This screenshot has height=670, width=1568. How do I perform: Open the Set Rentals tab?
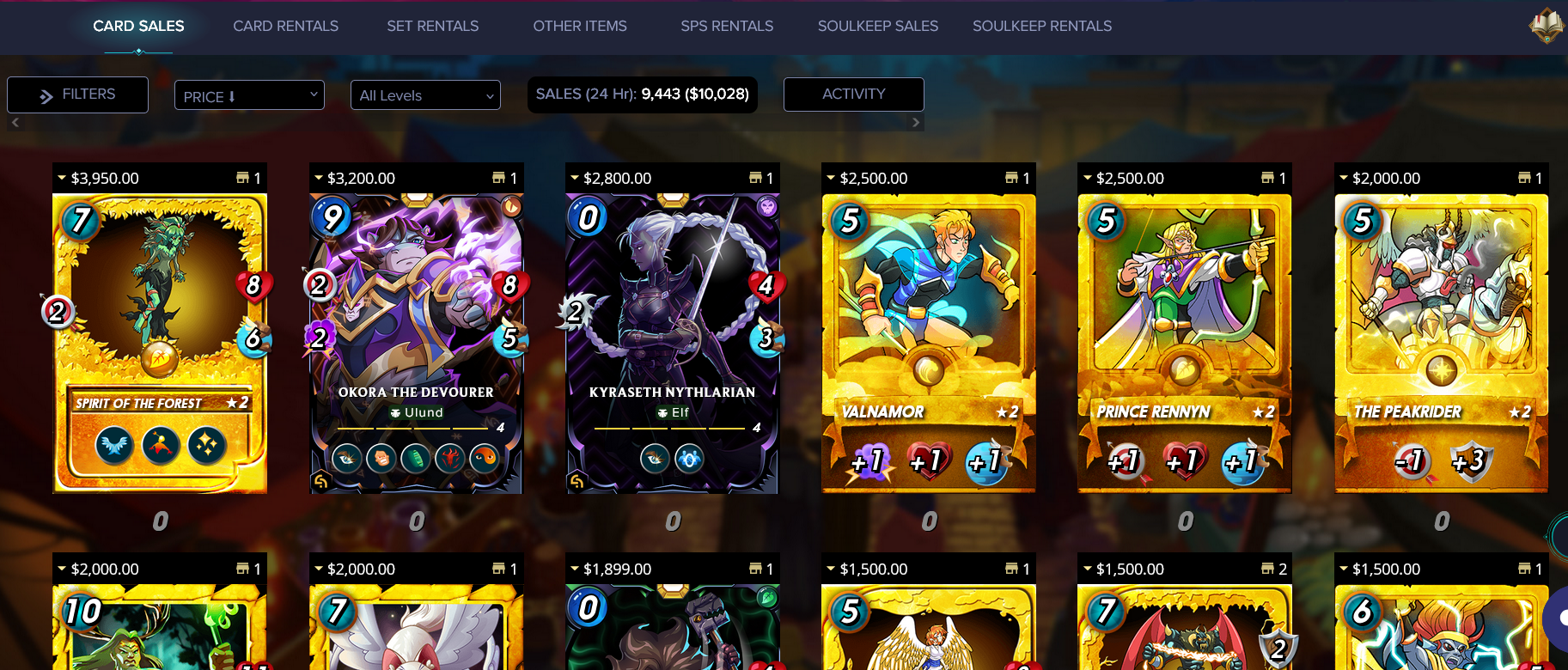(432, 26)
